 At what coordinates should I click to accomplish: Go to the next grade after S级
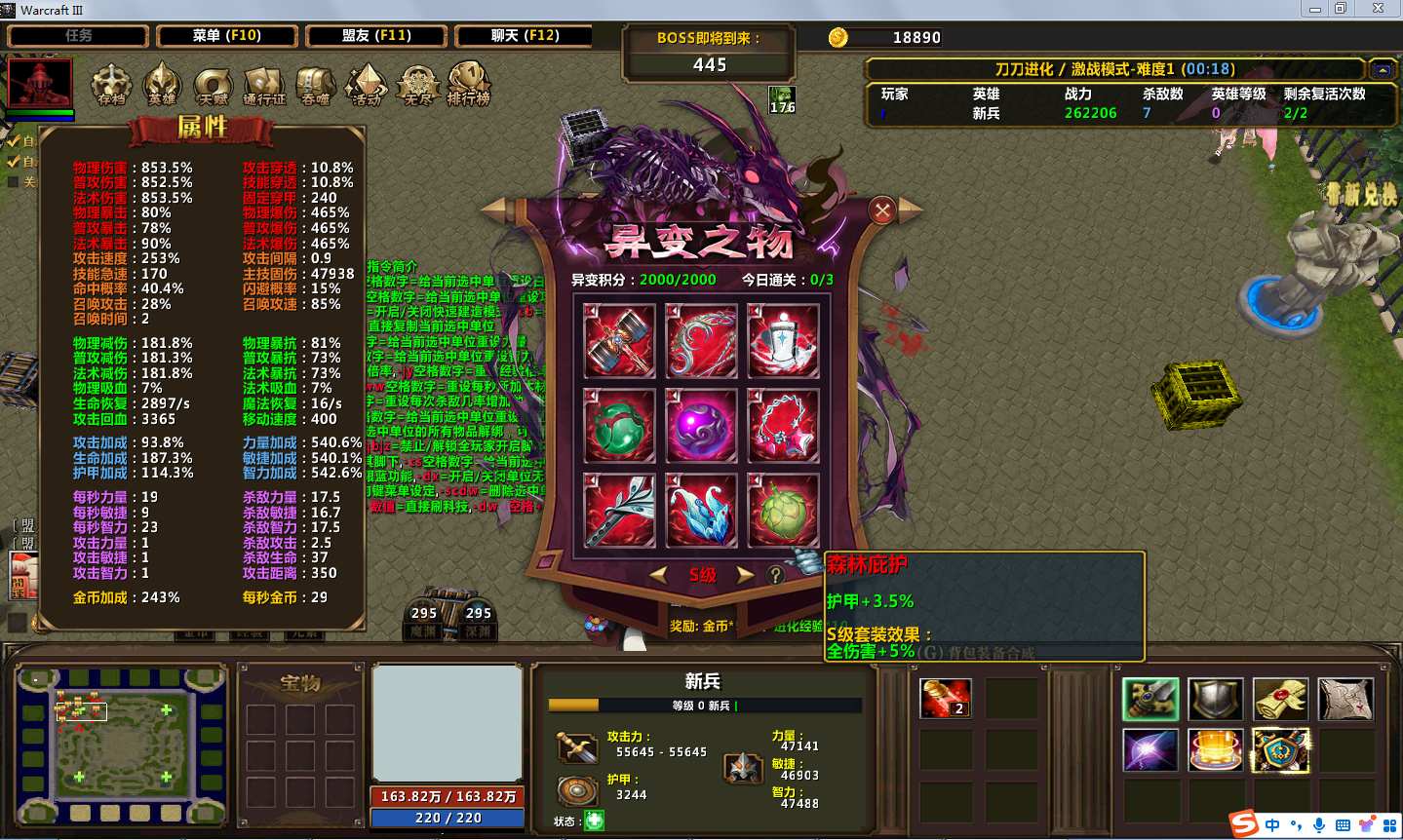746,575
